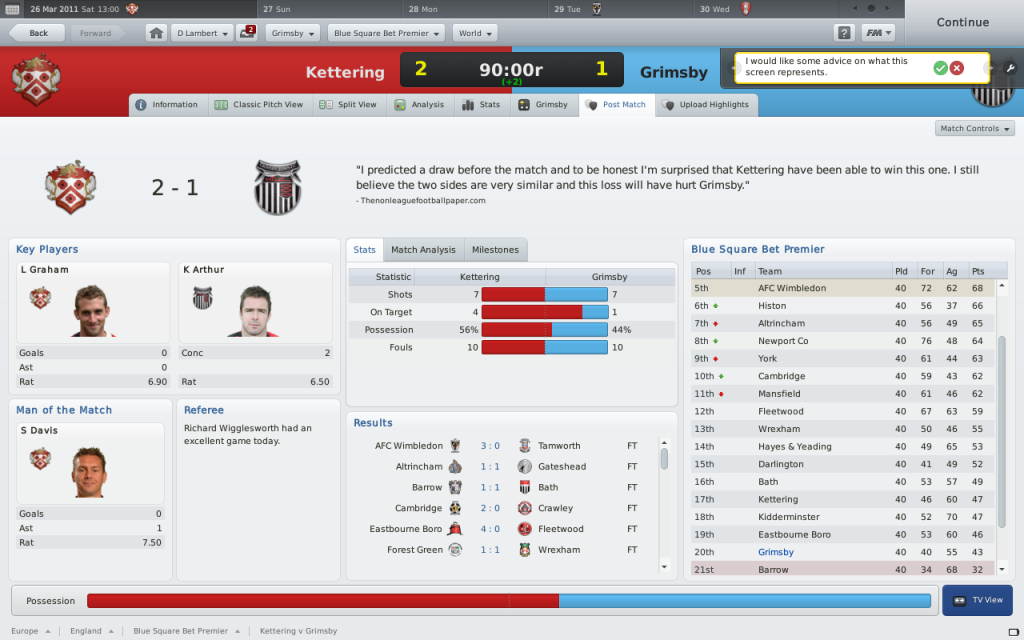Dismiss the advice prompt with red X
Viewport: 1024px width, 640px height.
[x=957, y=67]
